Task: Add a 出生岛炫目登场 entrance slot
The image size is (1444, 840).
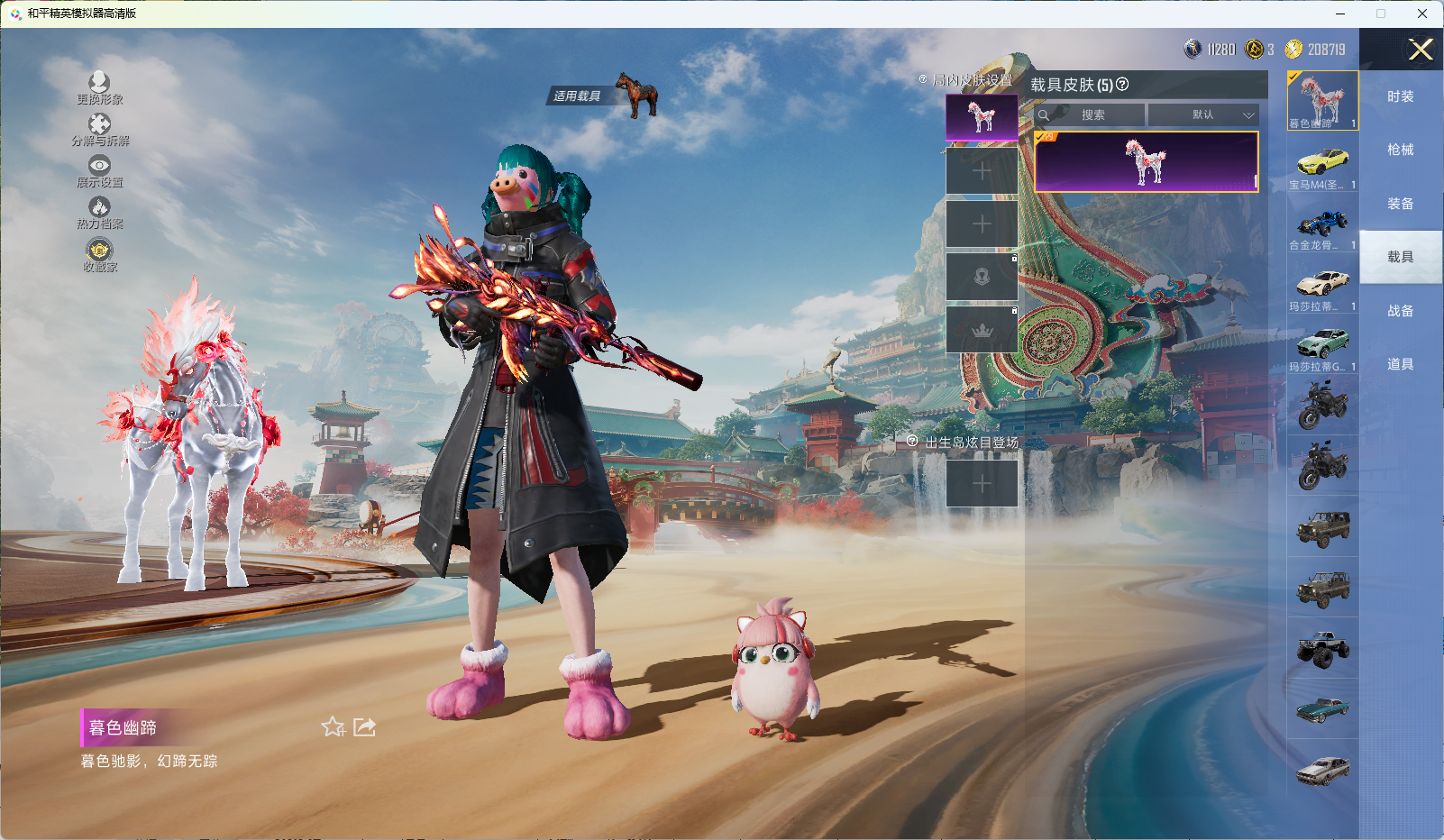Action: click(982, 483)
